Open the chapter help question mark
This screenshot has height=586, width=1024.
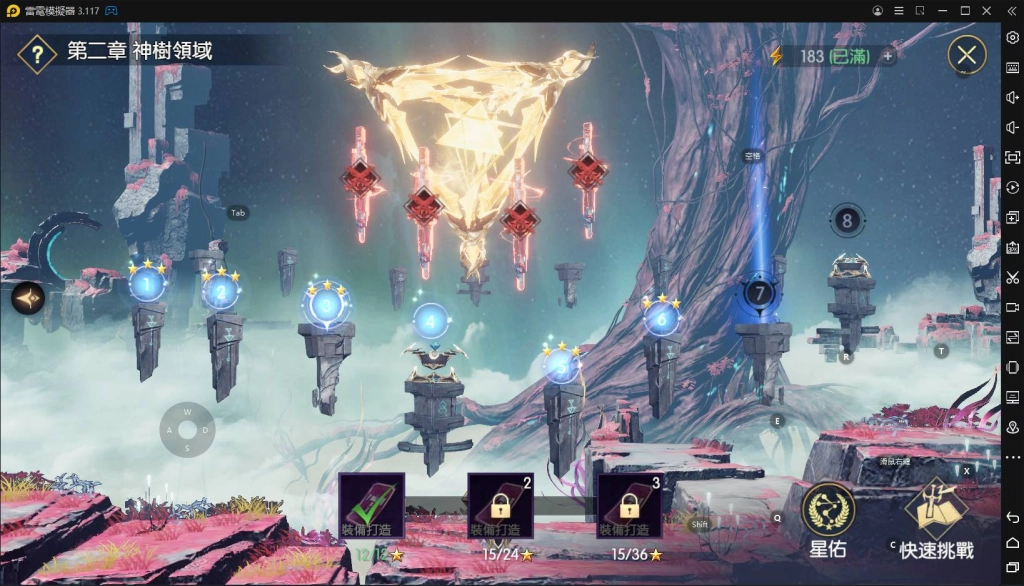(36, 53)
